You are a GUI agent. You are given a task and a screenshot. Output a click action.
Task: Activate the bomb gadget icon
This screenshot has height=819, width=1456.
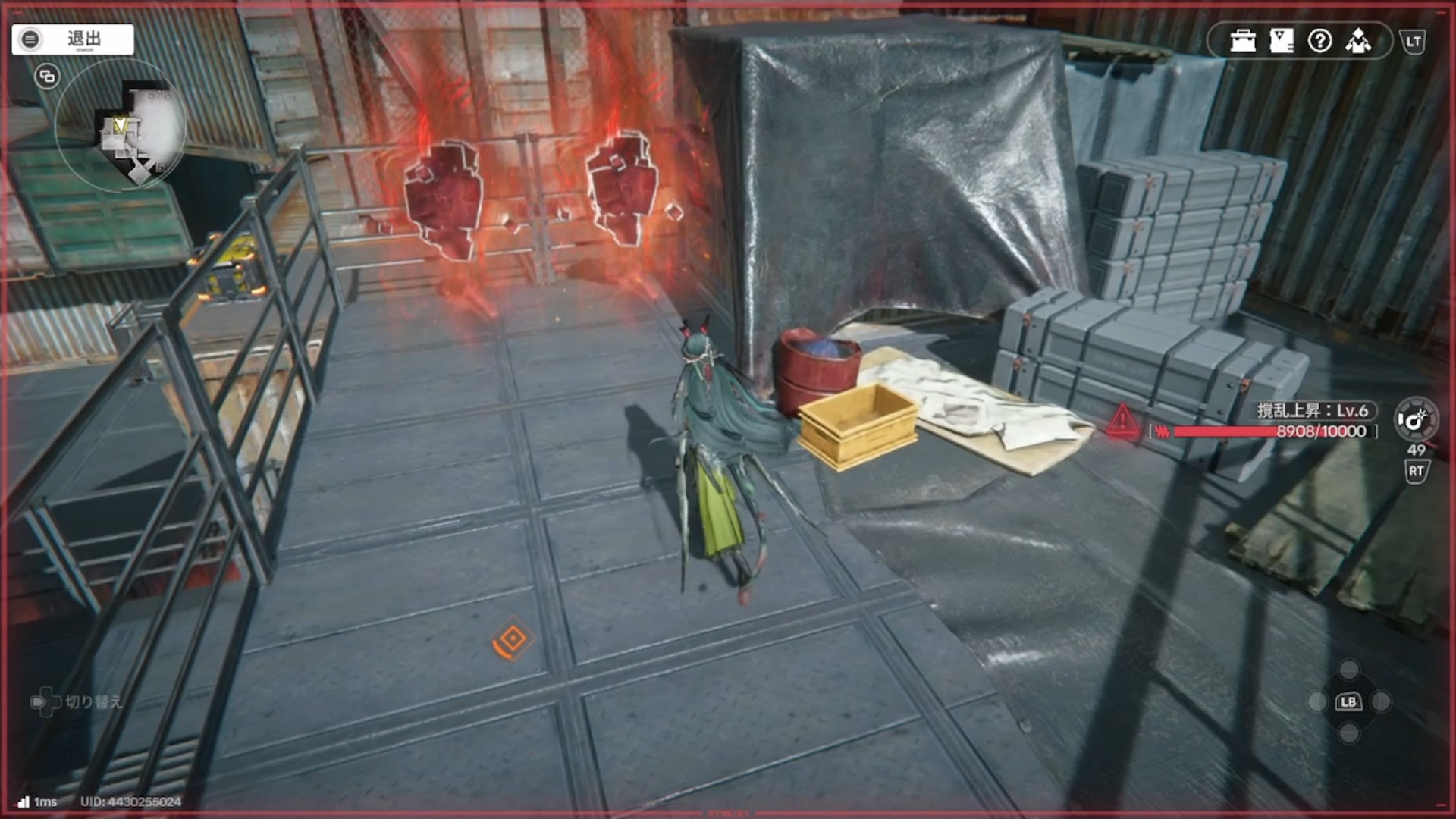(x=1415, y=419)
